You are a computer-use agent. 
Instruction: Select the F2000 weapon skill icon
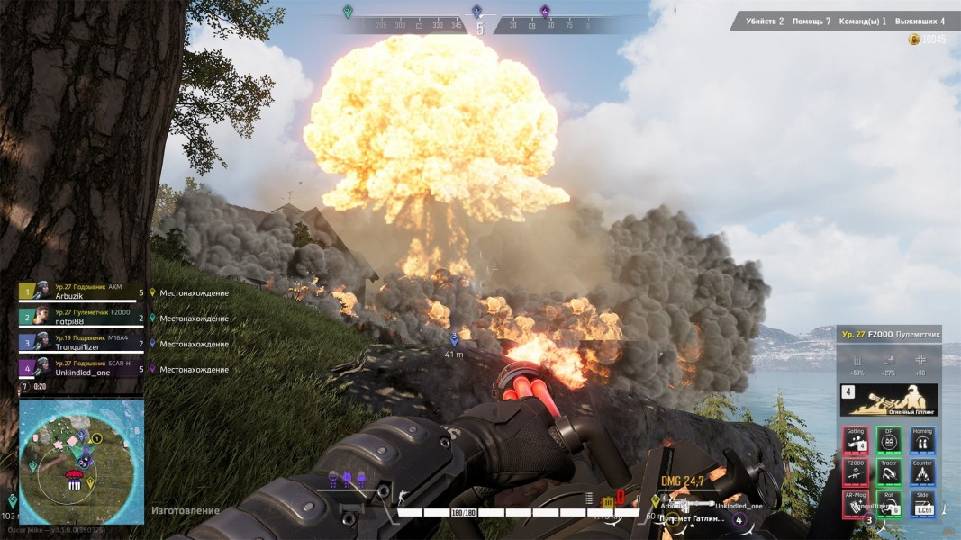point(856,472)
